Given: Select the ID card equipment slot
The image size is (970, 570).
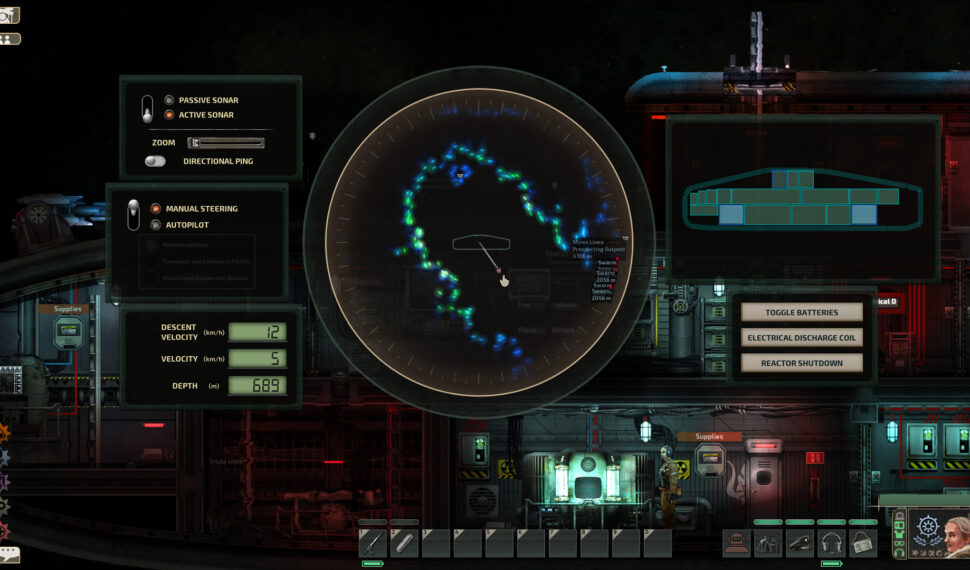Looking at the screenshot, I should 863,543.
